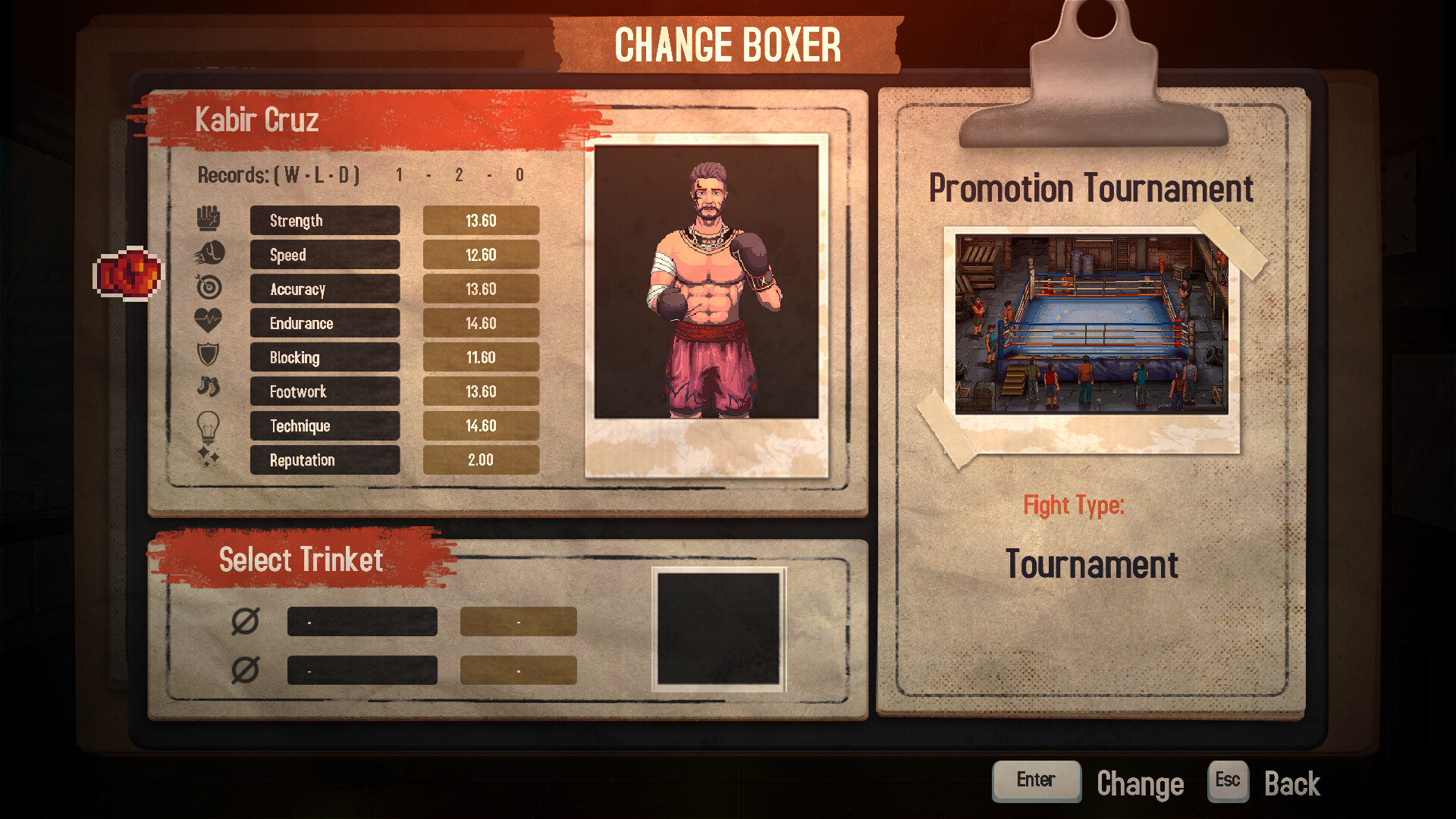Open the first trinket name field

coord(362,620)
